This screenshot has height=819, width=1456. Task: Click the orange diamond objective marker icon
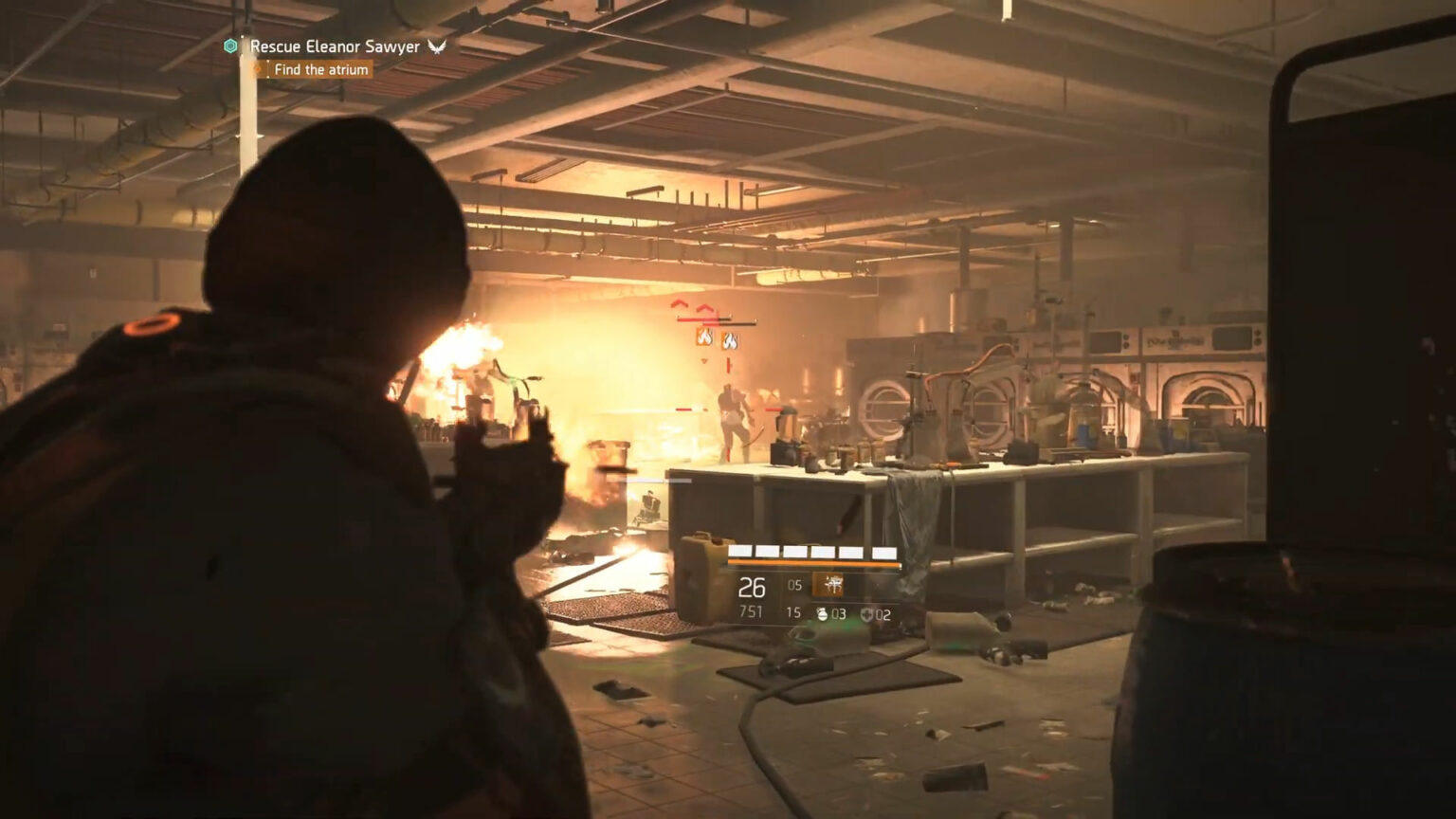click(x=256, y=68)
